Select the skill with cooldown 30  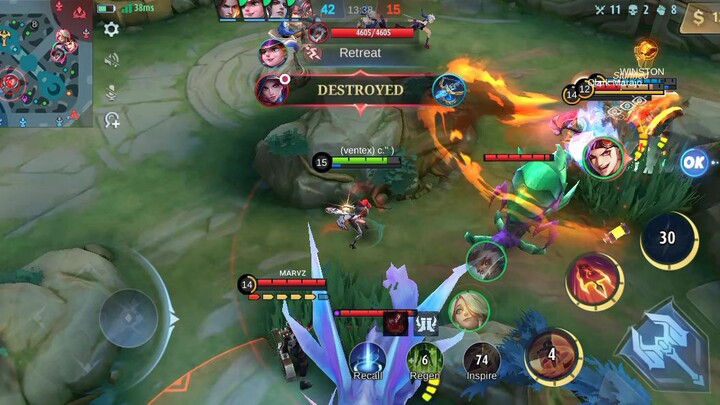tap(668, 240)
